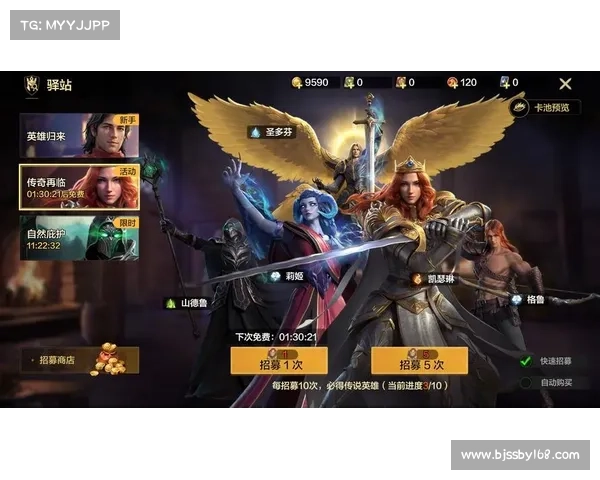This screenshot has height=480, width=600.
Task: Click the 120 gem currency icon
Action: [x=452, y=83]
